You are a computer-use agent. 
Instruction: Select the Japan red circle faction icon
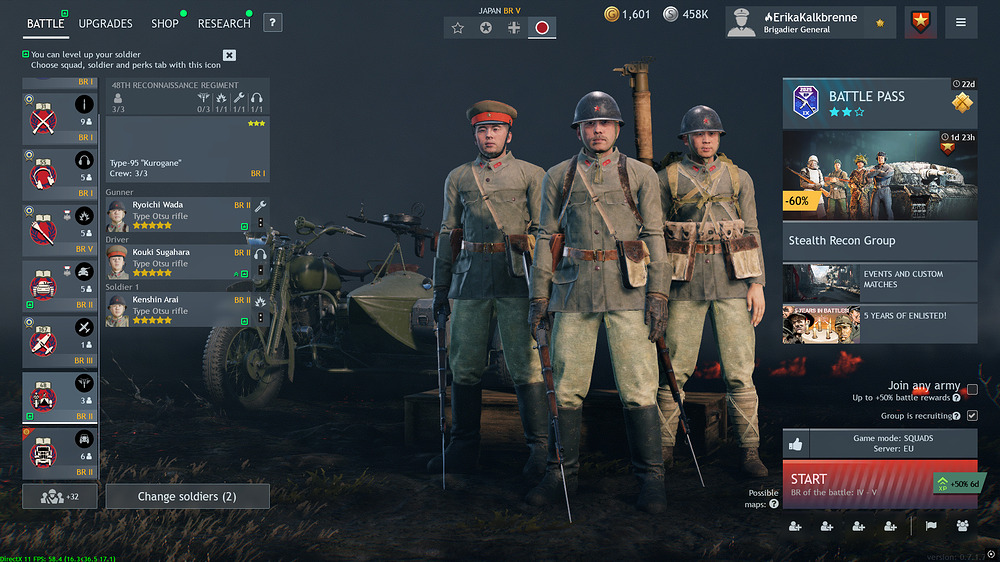pos(542,28)
